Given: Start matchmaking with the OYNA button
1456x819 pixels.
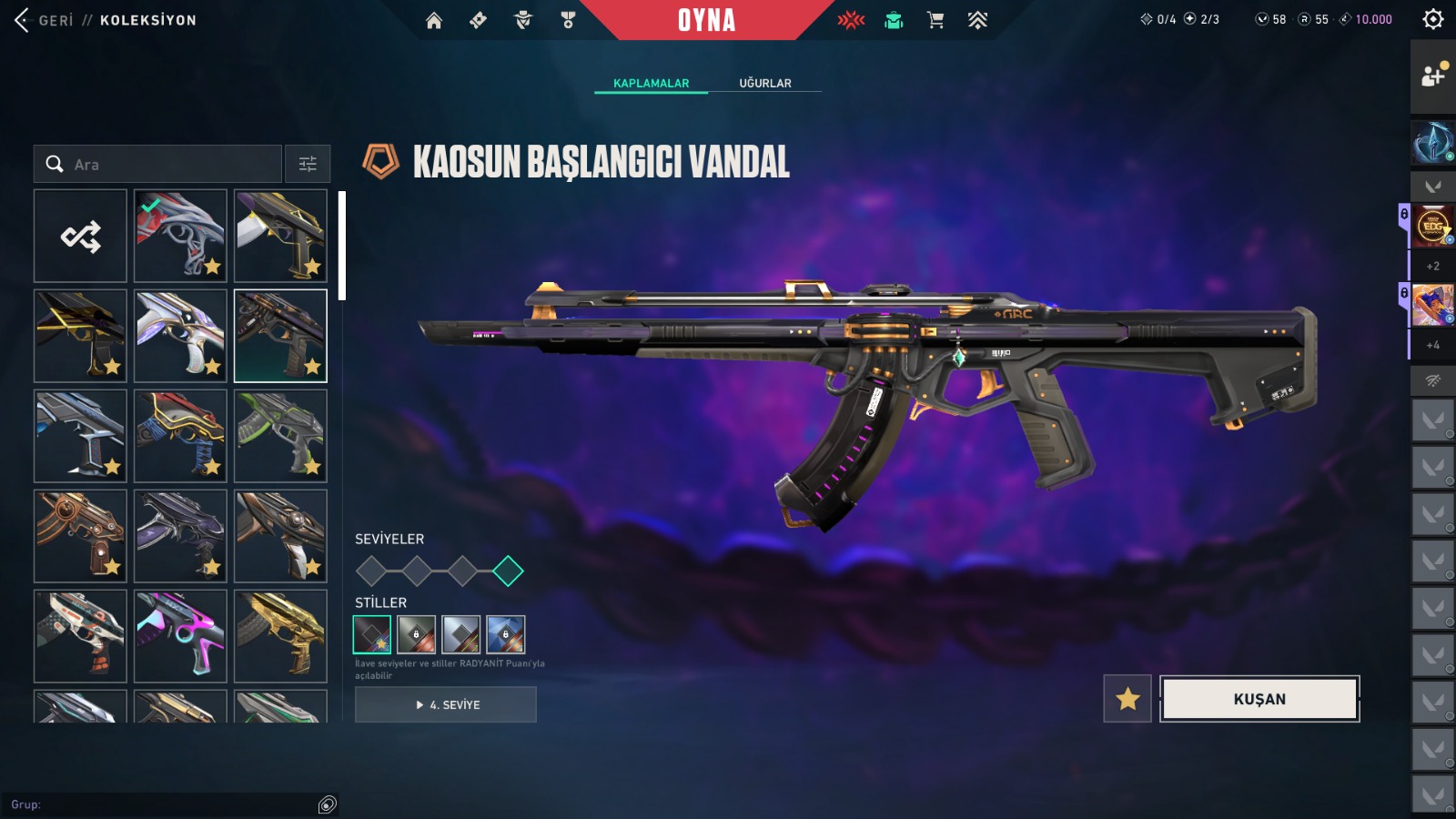Looking at the screenshot, I should (706, 20).
